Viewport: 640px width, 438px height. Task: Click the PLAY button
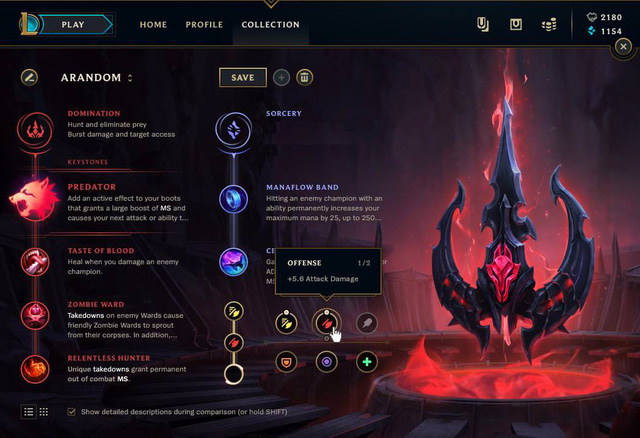[x=72, y=24]
